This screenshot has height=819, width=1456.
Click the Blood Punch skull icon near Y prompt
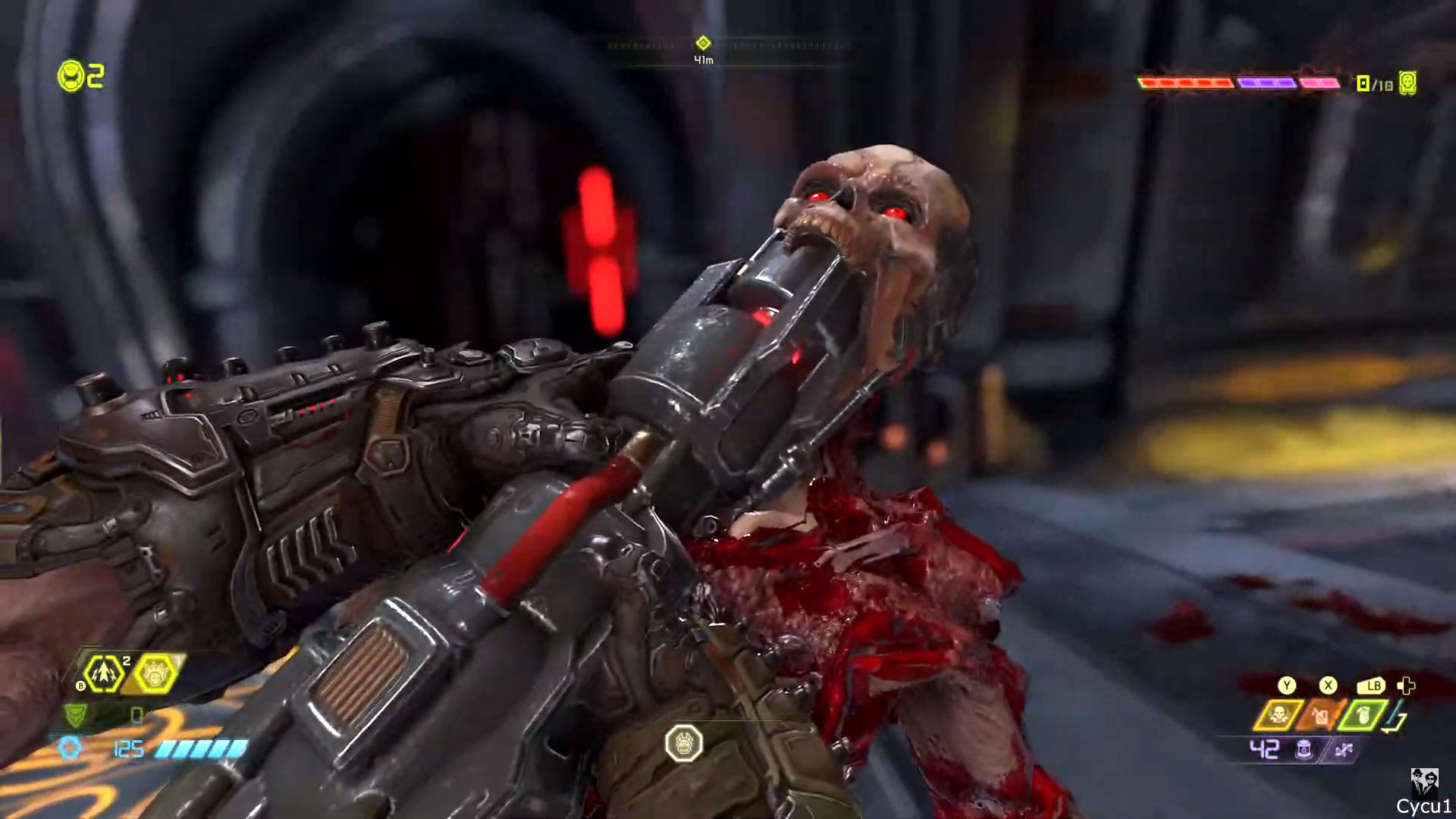(x=1280, y=714)
